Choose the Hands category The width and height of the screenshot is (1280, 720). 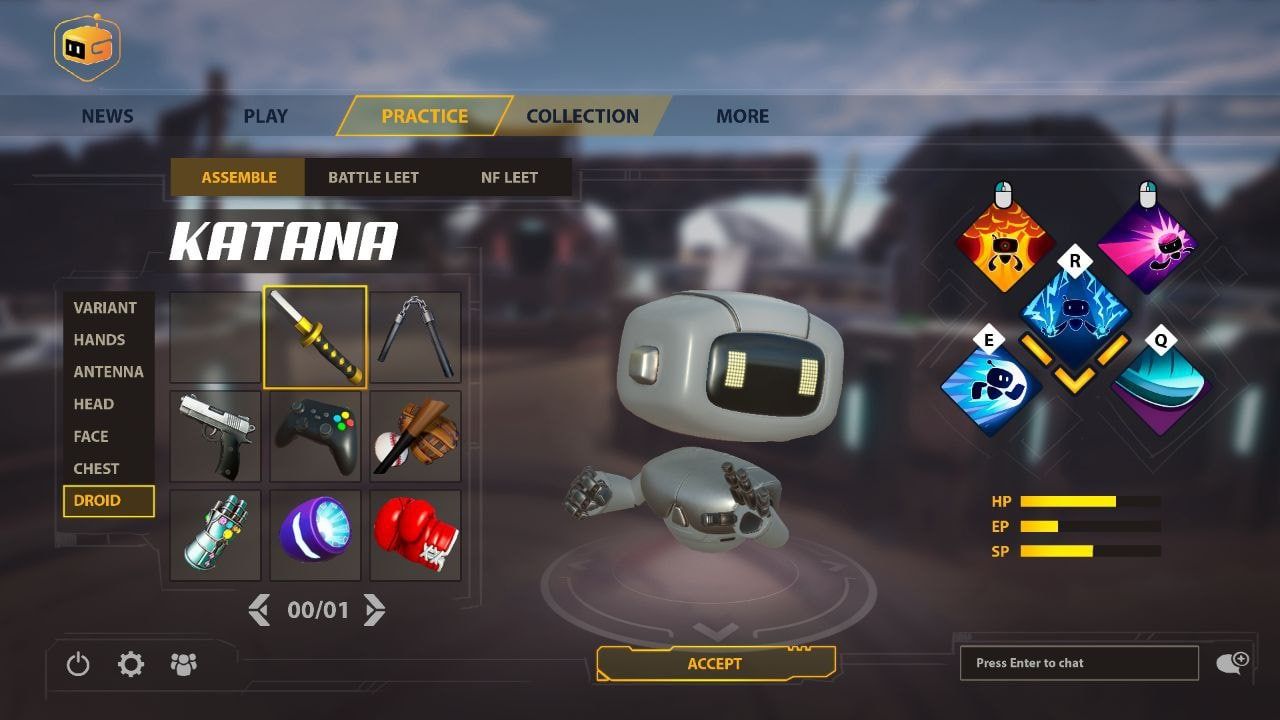point(99,340)
